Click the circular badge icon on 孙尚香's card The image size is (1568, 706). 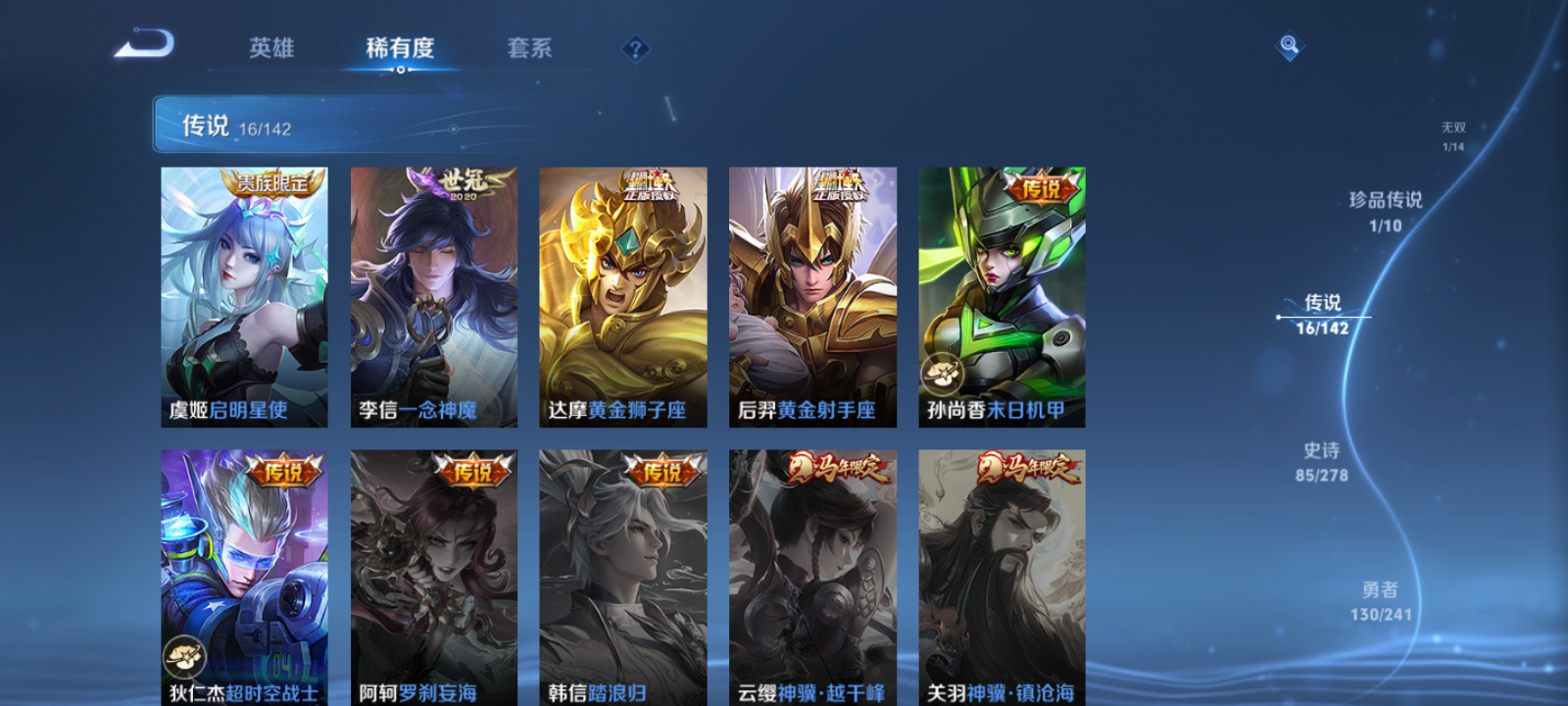944,371
